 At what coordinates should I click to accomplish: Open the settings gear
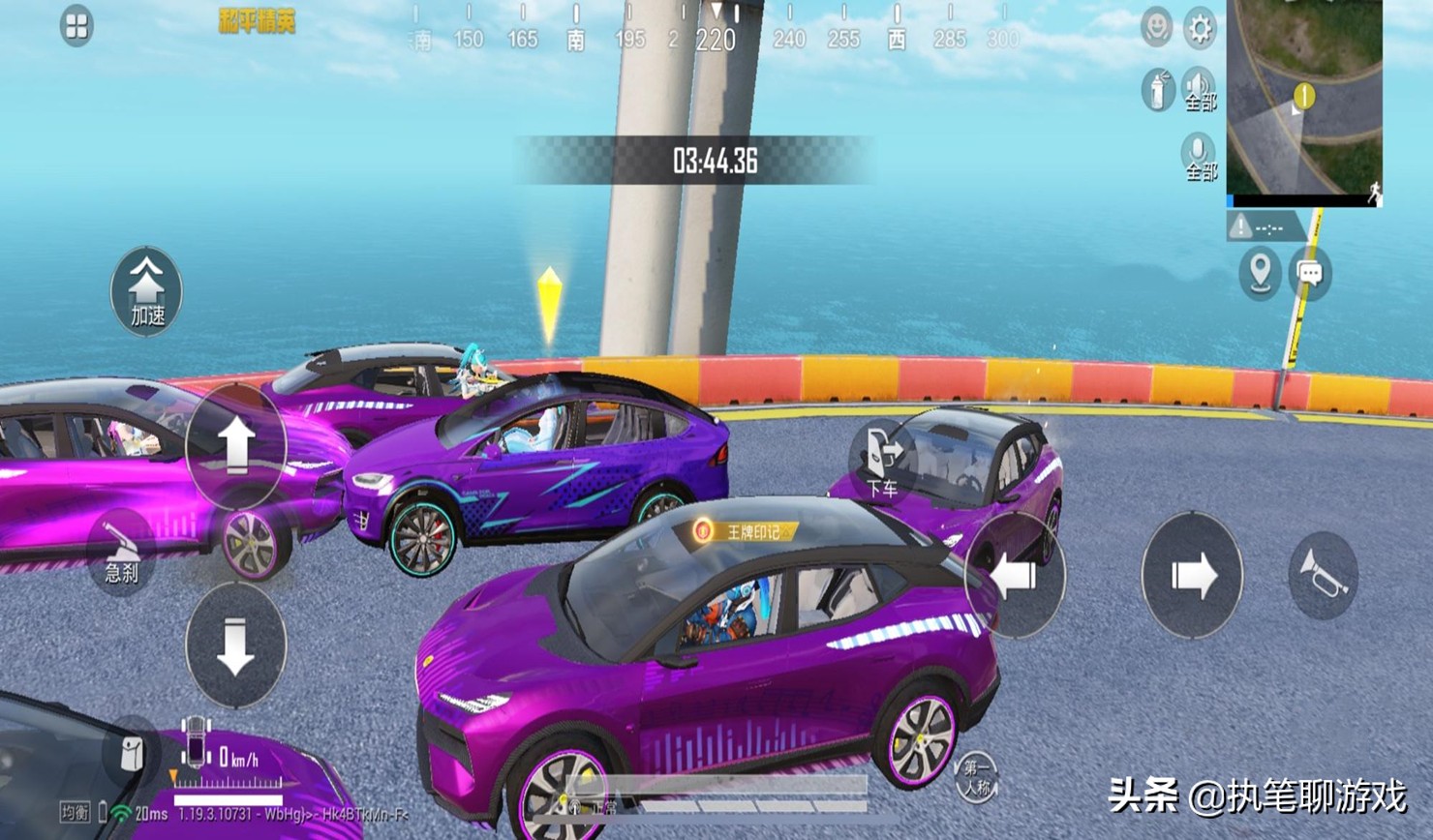[1200, 28]
